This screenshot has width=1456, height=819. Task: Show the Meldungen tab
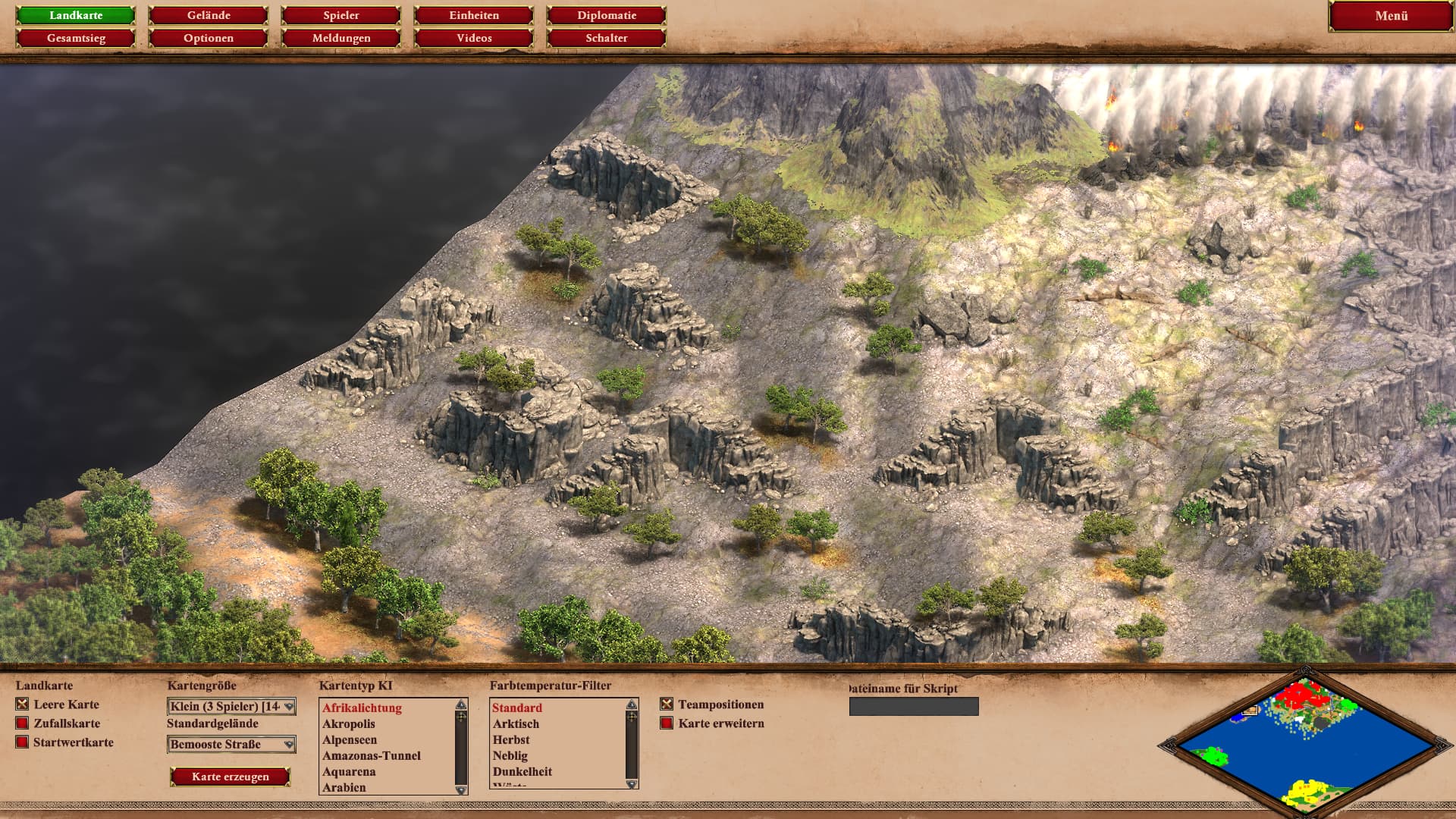point(341,38)
